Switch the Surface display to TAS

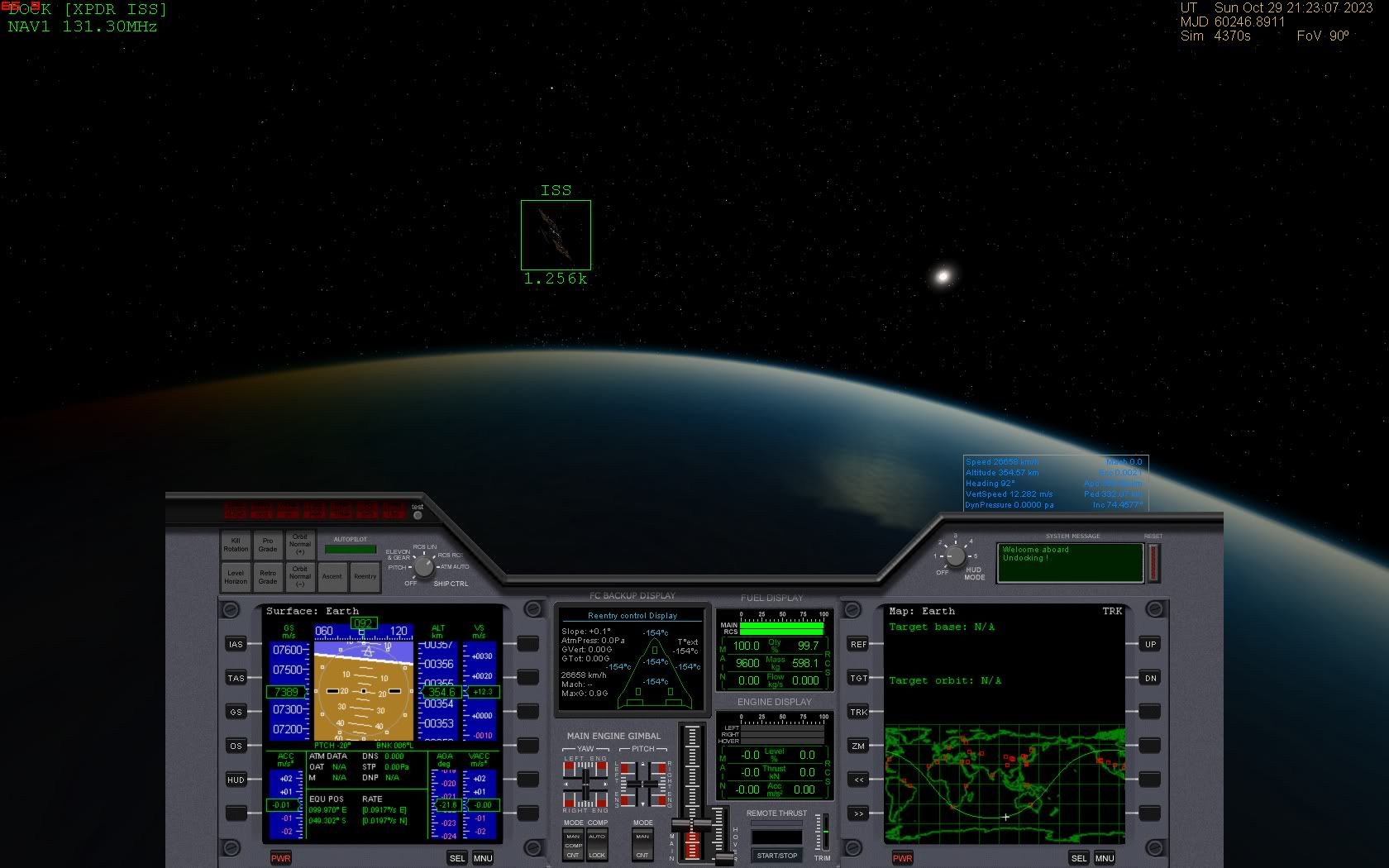pyautogui.click(x=236, y=678)
